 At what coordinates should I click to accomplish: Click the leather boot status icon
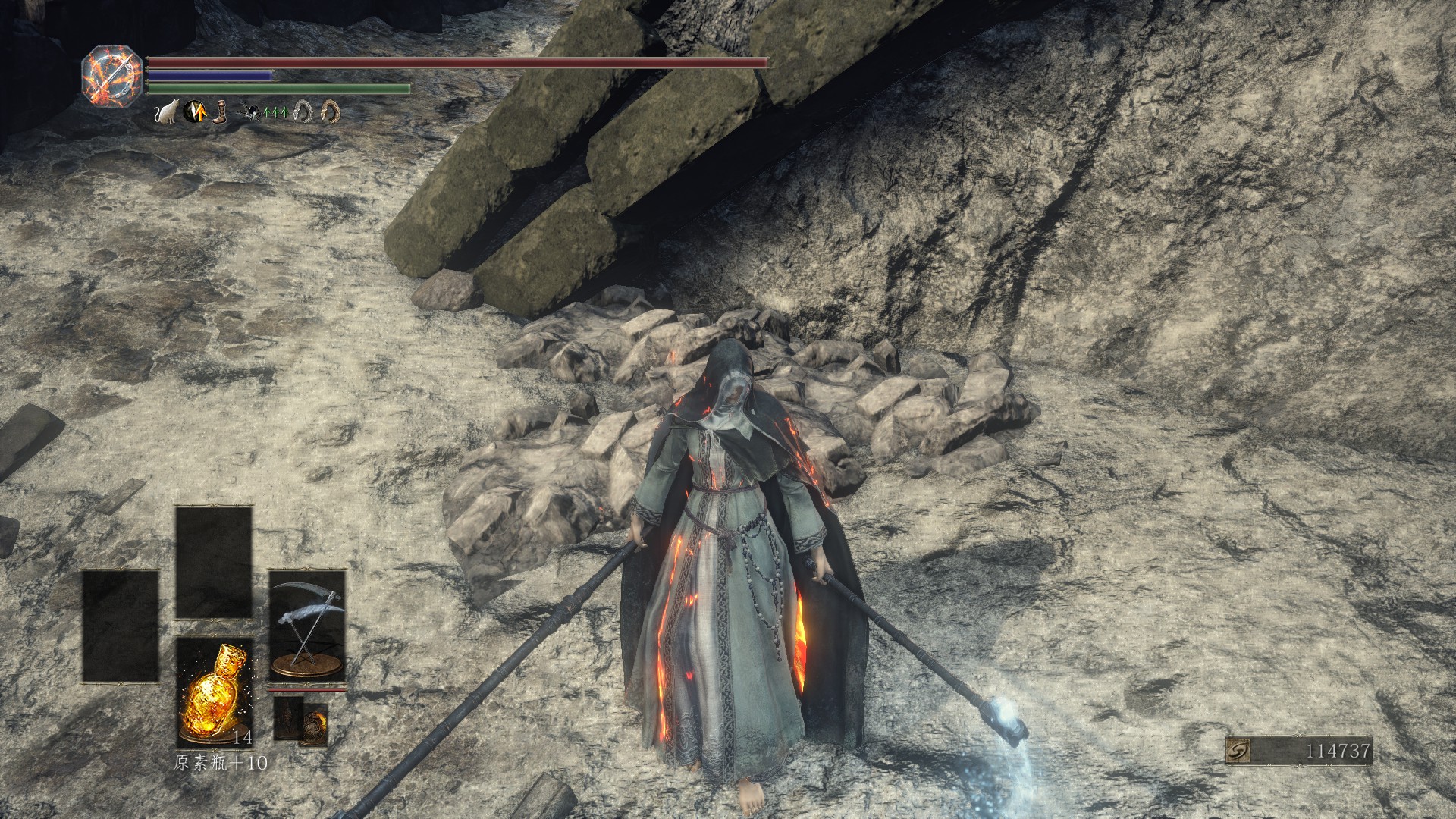(220, 113)
